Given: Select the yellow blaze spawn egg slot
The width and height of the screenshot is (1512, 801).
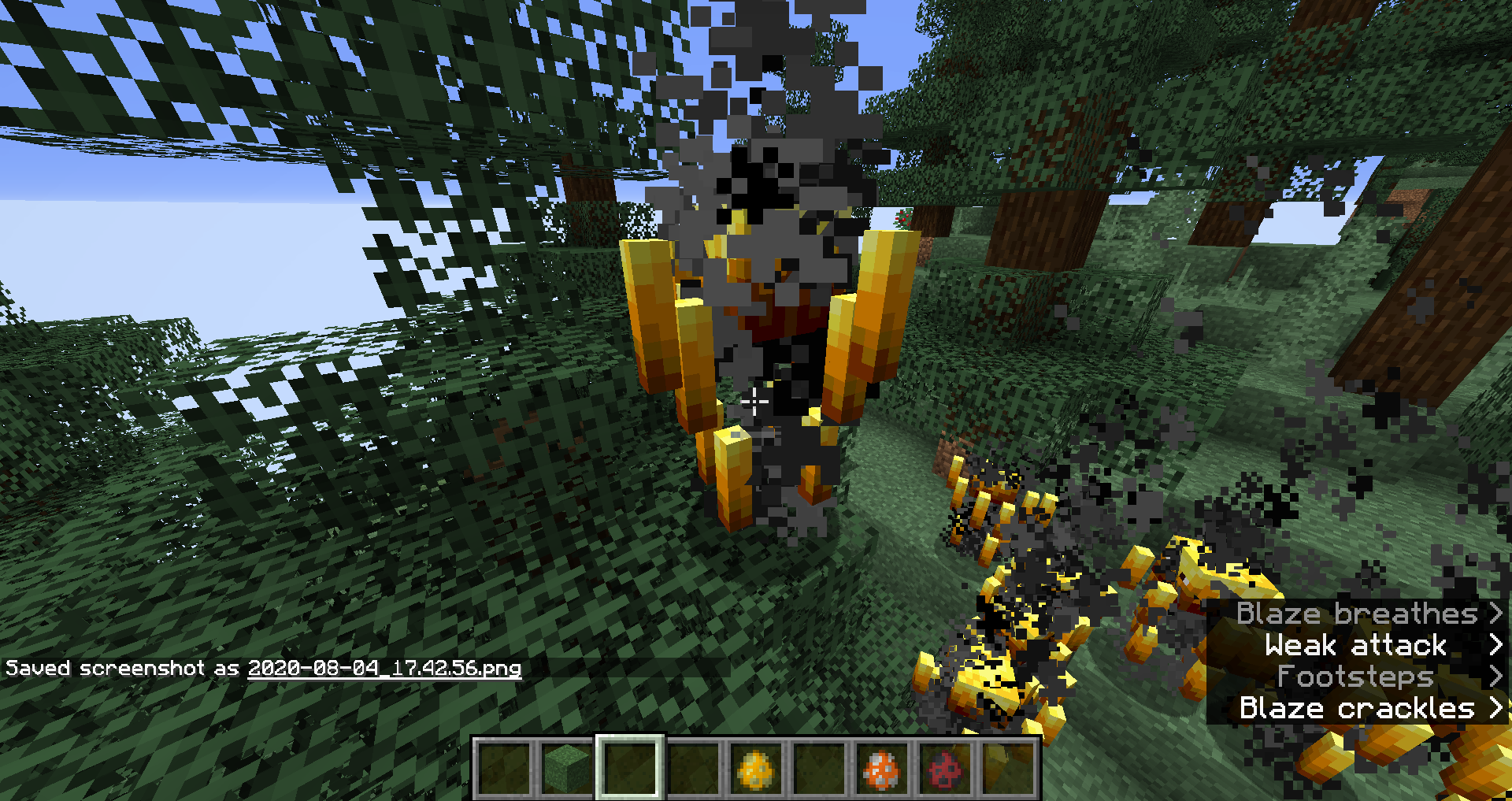Looking at the screenshot, I should click(756, 769).
